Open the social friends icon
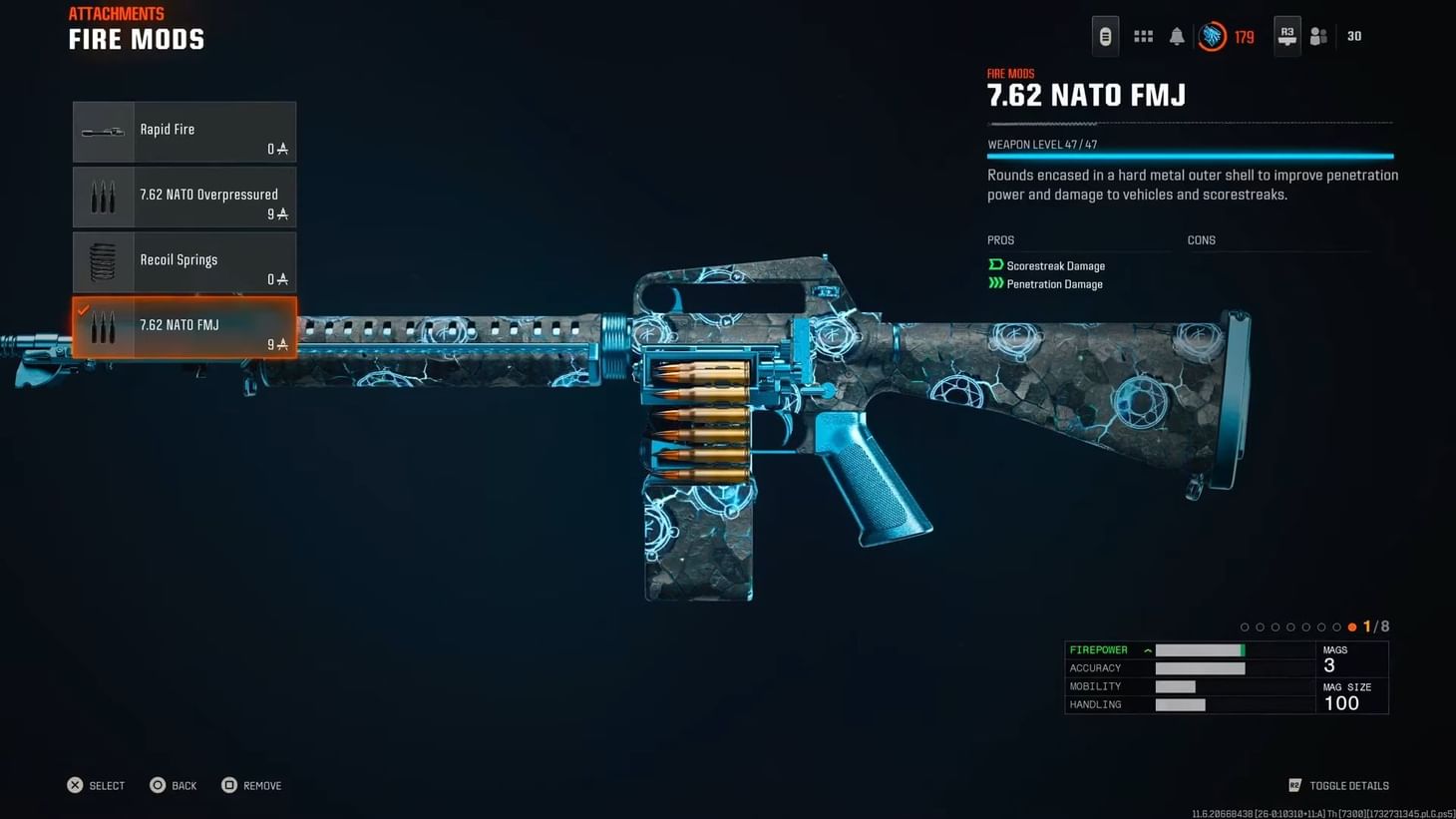This screenshot has width=1456, height=819. click(x=1318, y=35)
